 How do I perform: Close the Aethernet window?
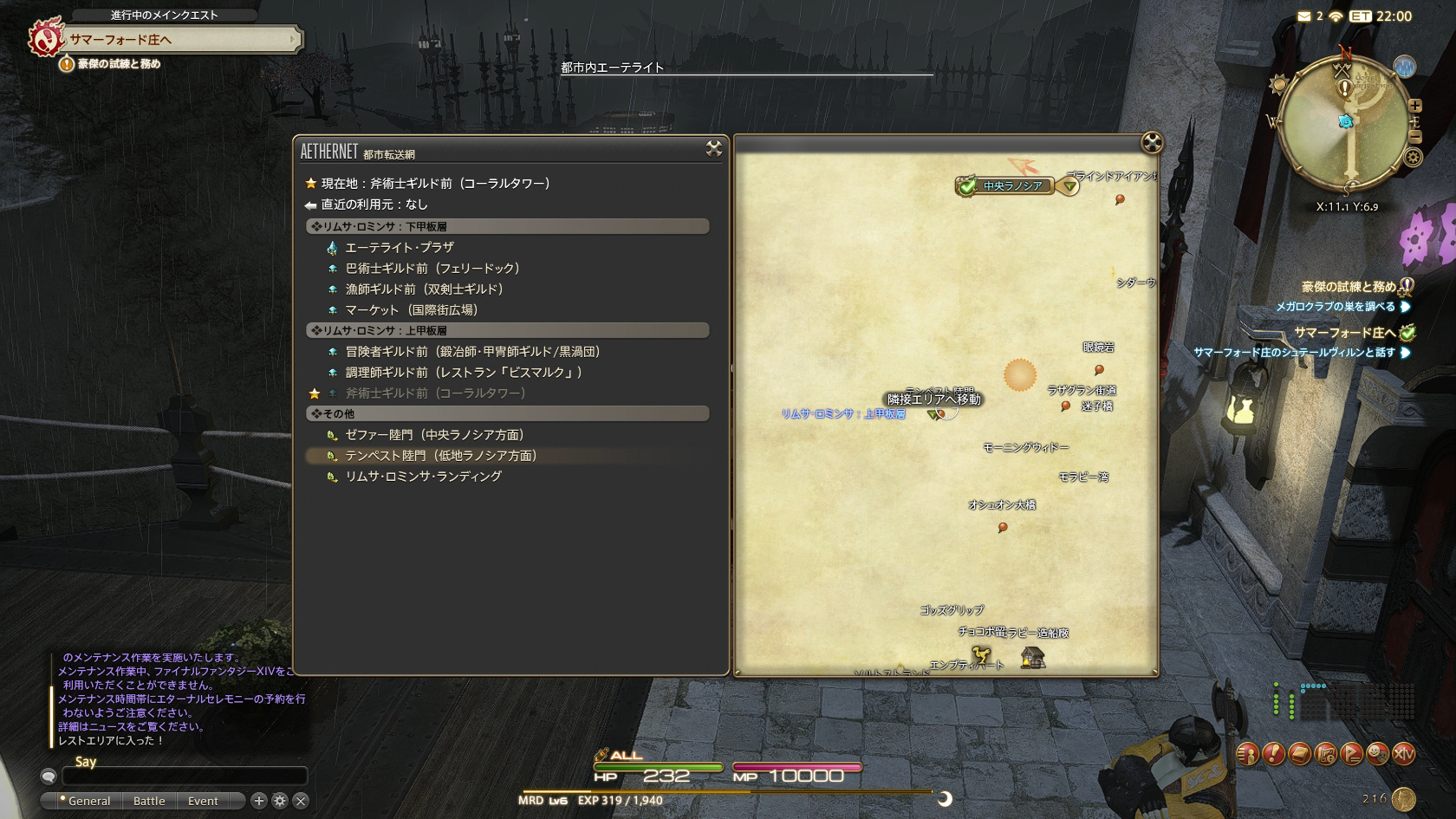pos(713,149)
